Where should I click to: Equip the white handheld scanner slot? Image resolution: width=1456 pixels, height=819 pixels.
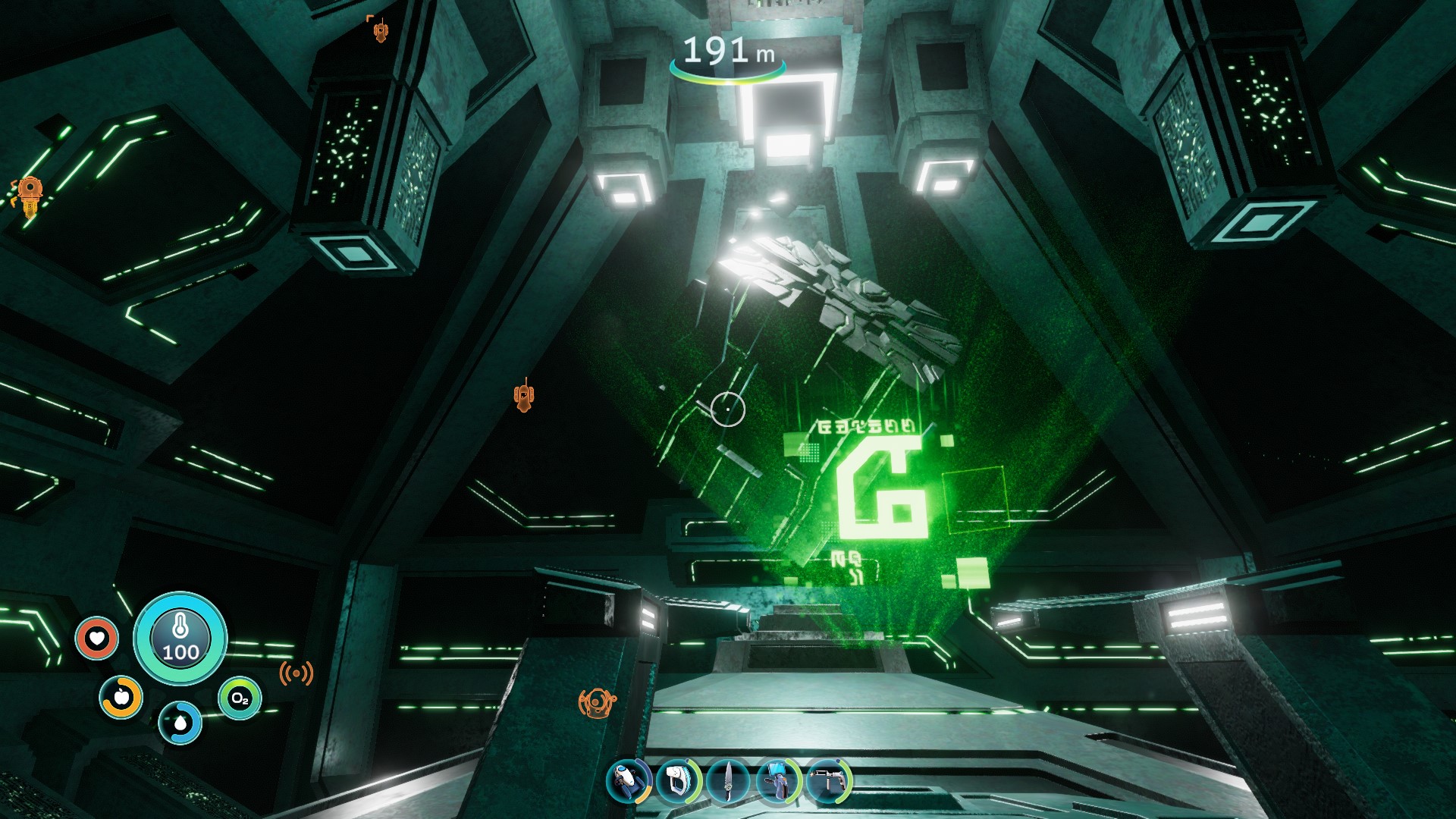(677, 781)
